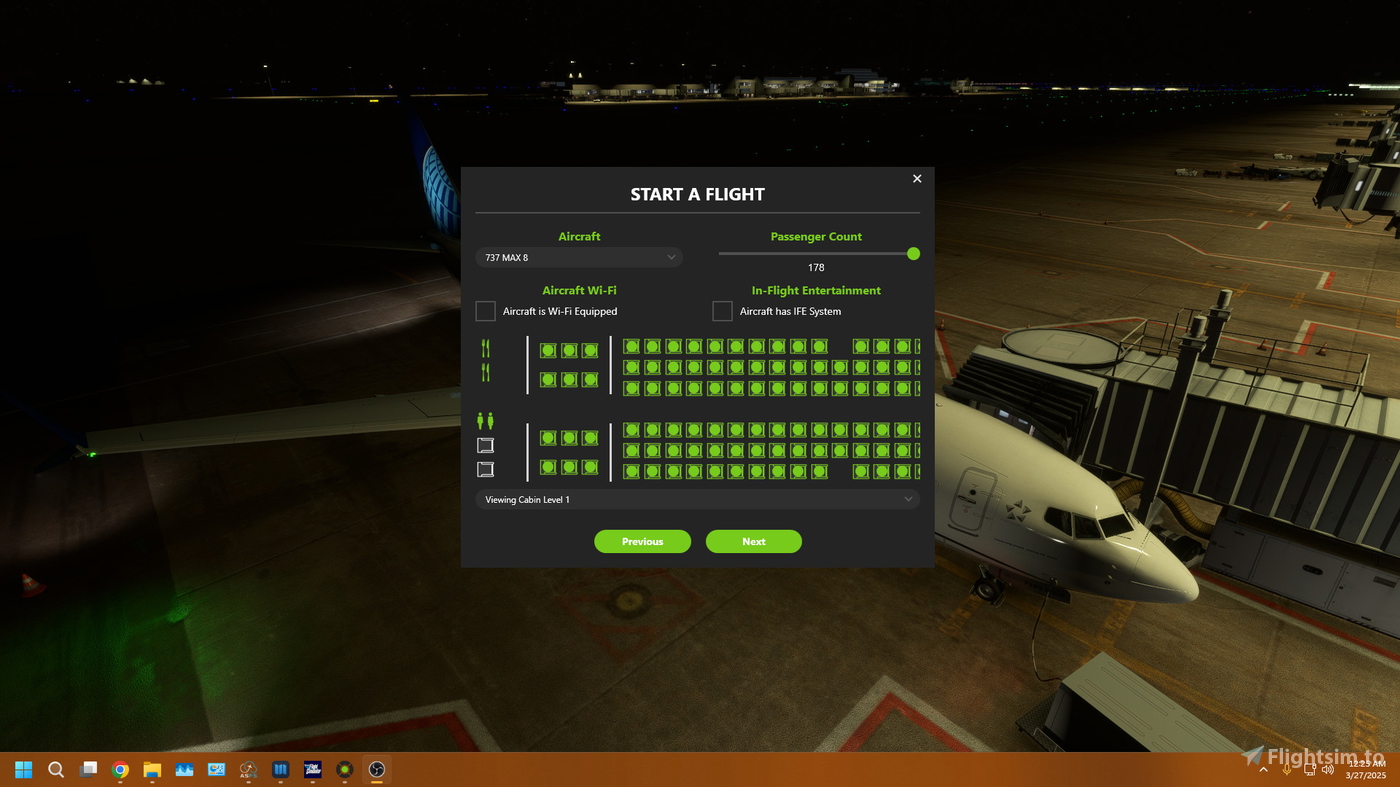Check the Aircraft has IFE System box
1400x787 pixels.
tap(722, 311)
